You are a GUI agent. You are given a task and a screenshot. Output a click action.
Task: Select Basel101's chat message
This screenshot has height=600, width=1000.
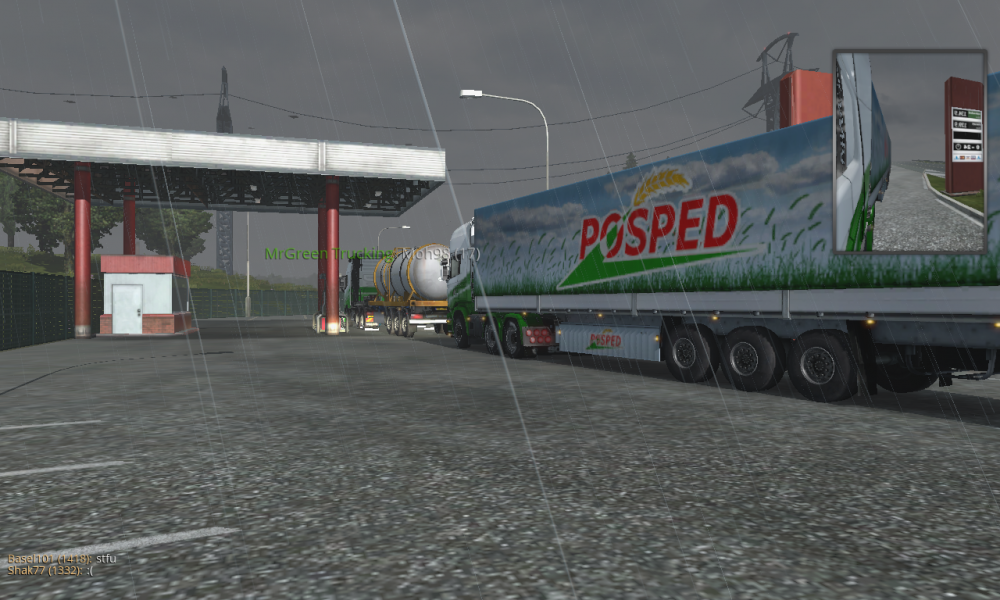pyautogui.click(x=62, y=558)
